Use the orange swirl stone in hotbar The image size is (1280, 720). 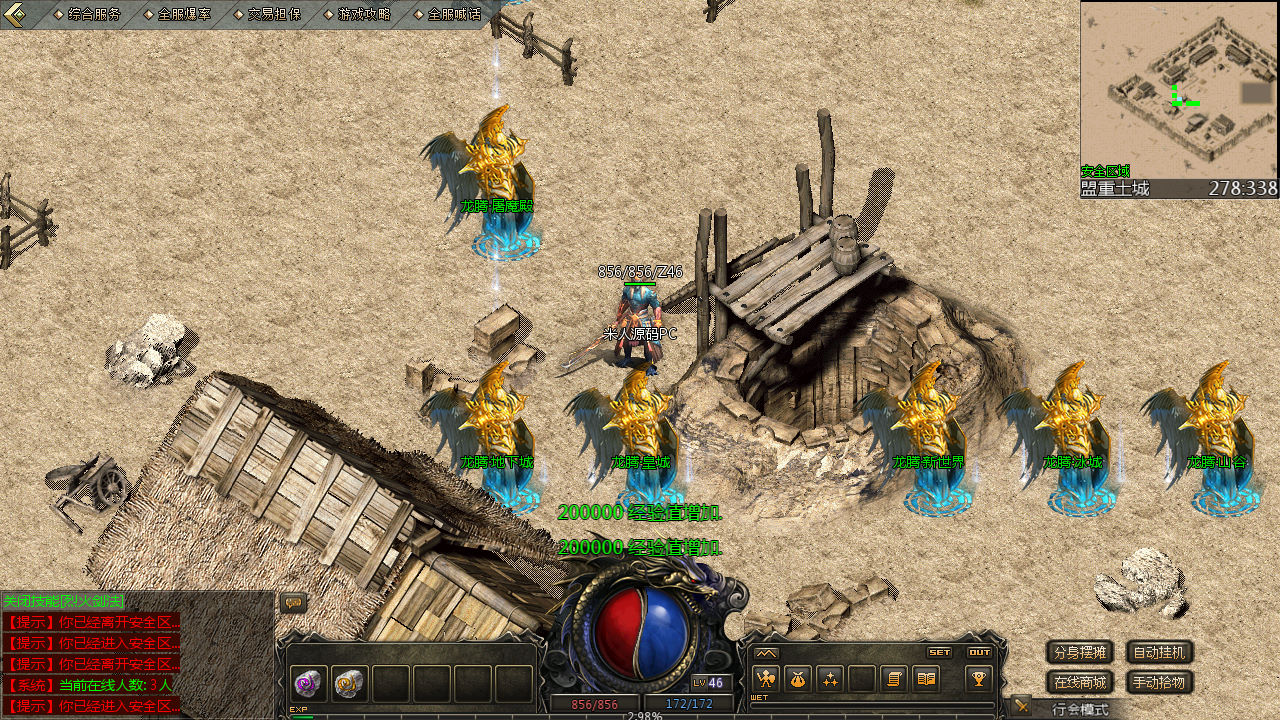tap(349, 683)
